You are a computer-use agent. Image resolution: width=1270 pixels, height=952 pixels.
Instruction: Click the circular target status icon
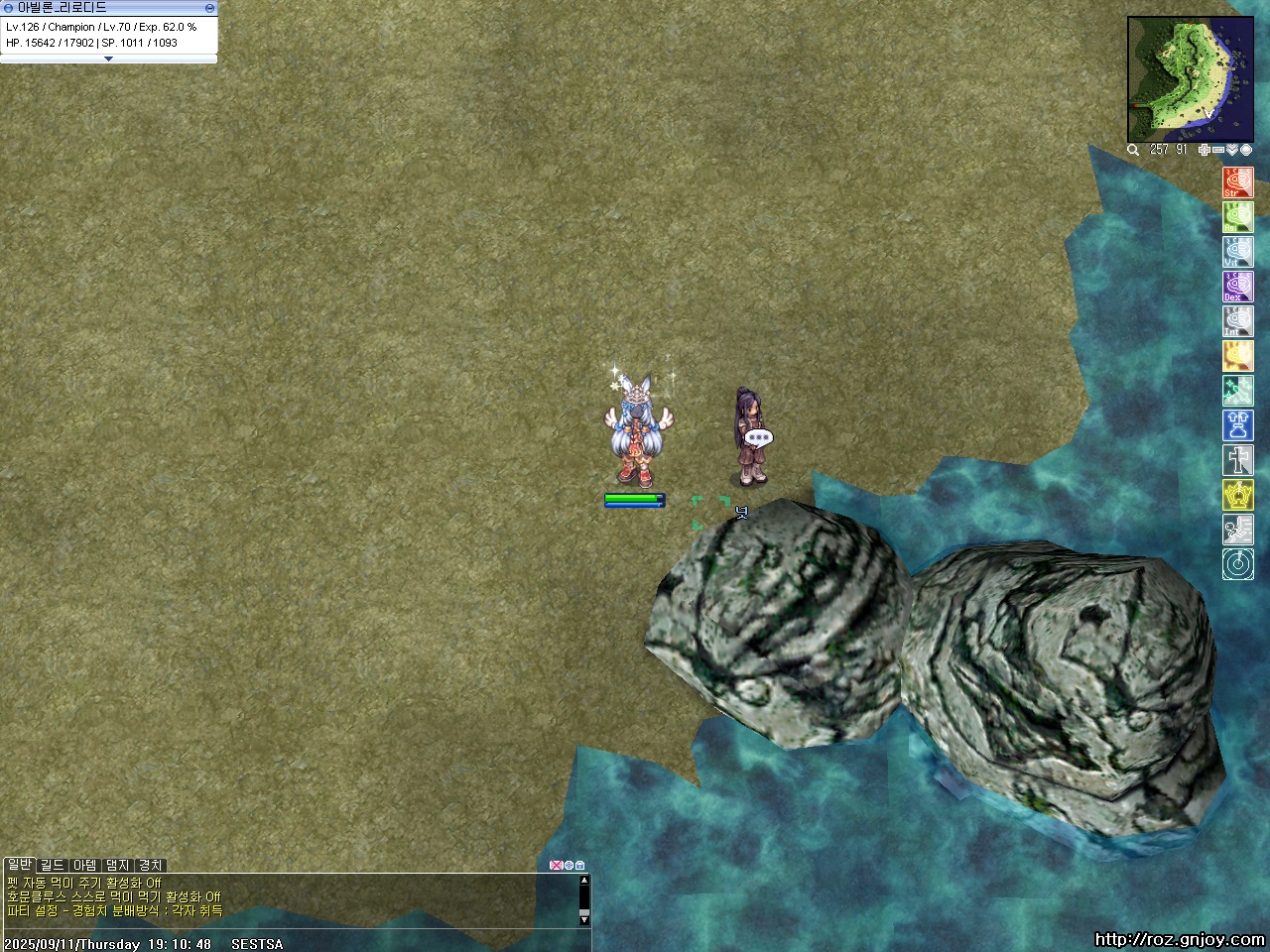[1237, 564]
